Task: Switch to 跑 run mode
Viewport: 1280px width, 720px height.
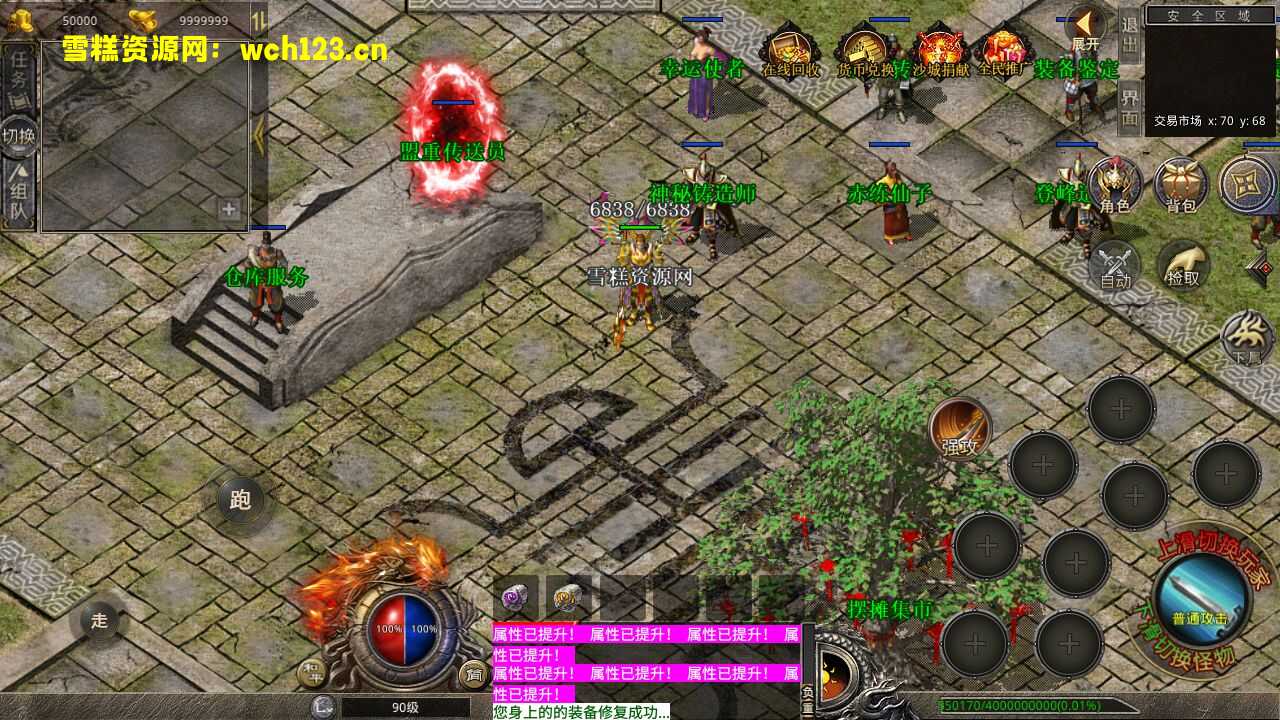Action: click(x=241, y=500)
